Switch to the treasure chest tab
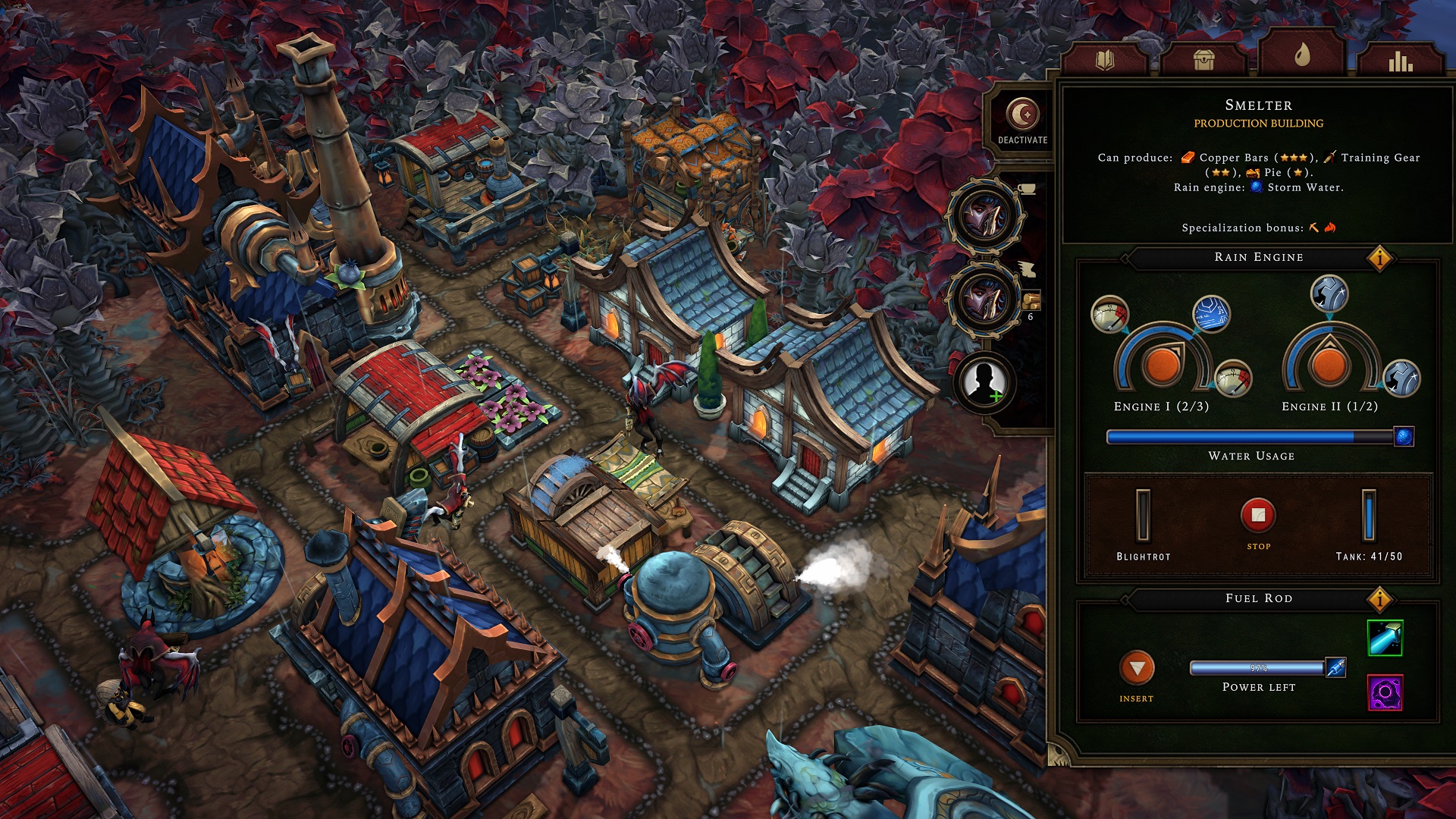This screenshot has width=1456, height=819. point(1203,60)
